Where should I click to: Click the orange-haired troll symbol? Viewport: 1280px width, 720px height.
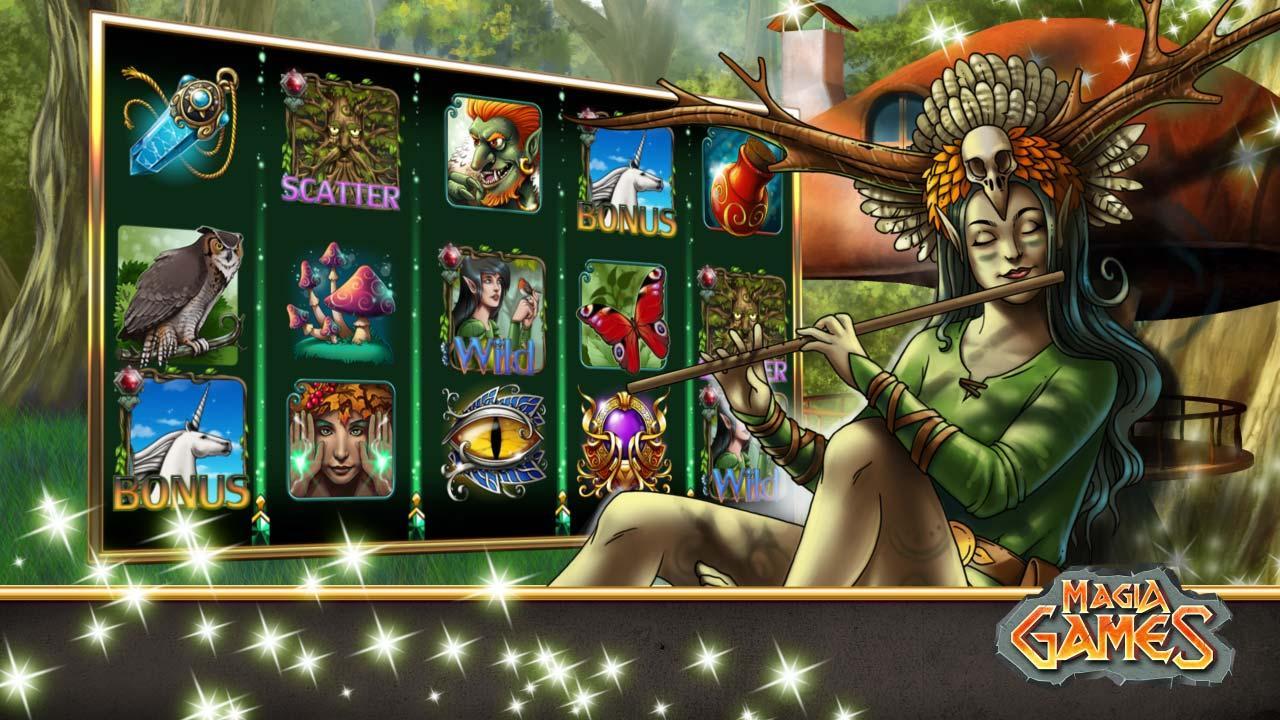coord(486,151)
